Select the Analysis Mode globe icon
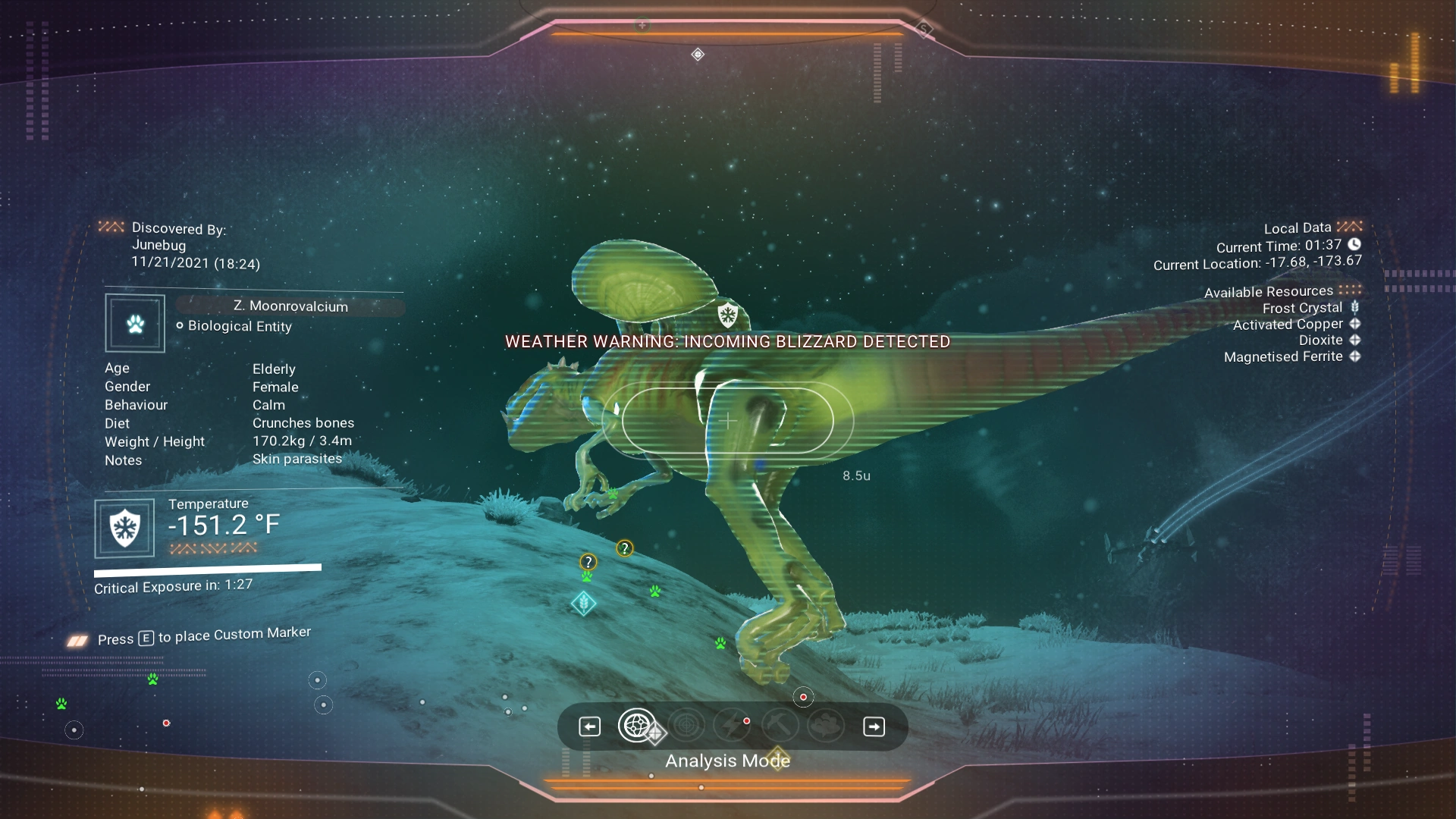The width and height of the screenshot is (1456, 819). click(637, 726)
